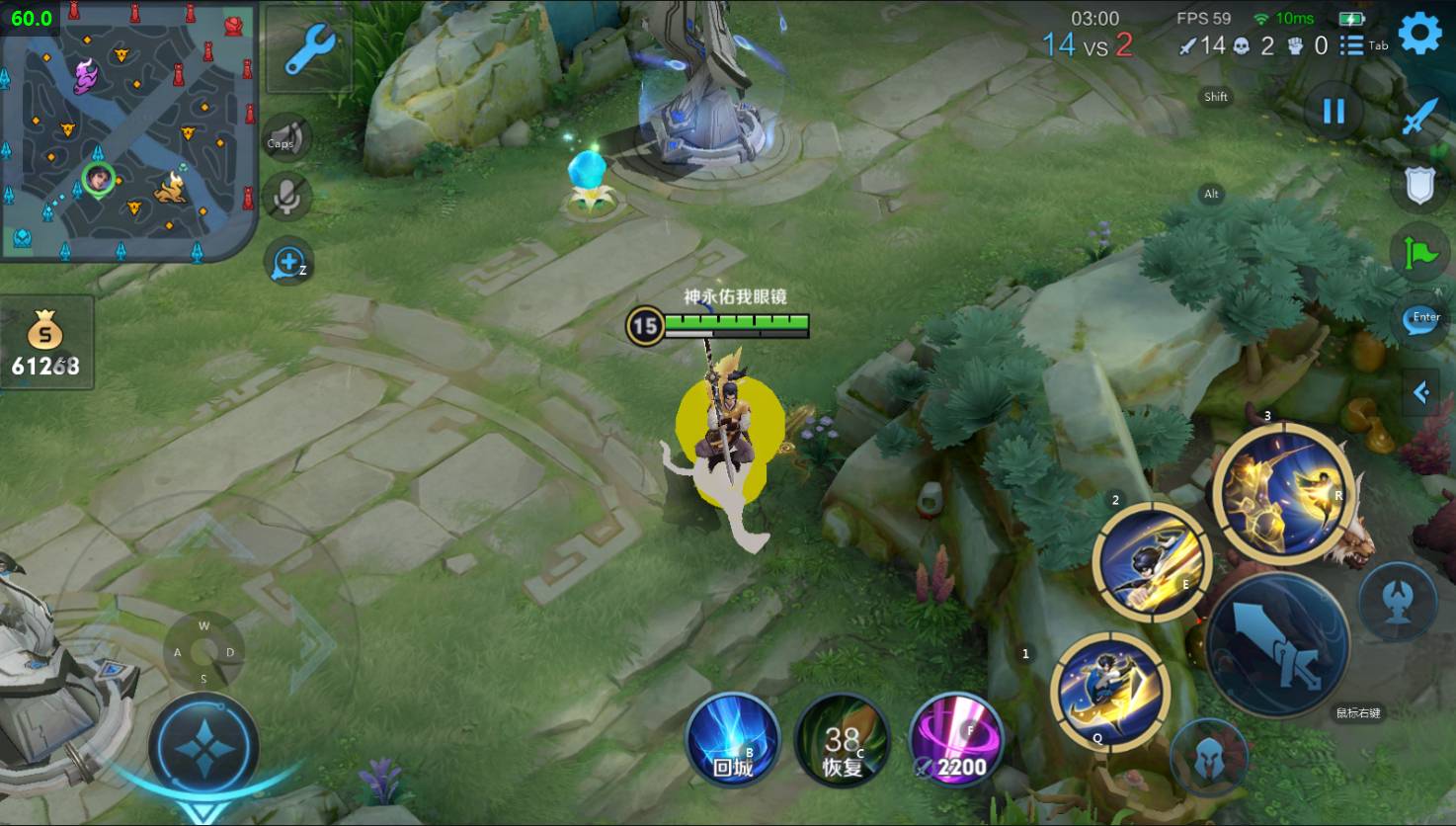Select the shield defend signal
The width and height of the screenshot is (1456, 826).
[x=1419, y=186]
